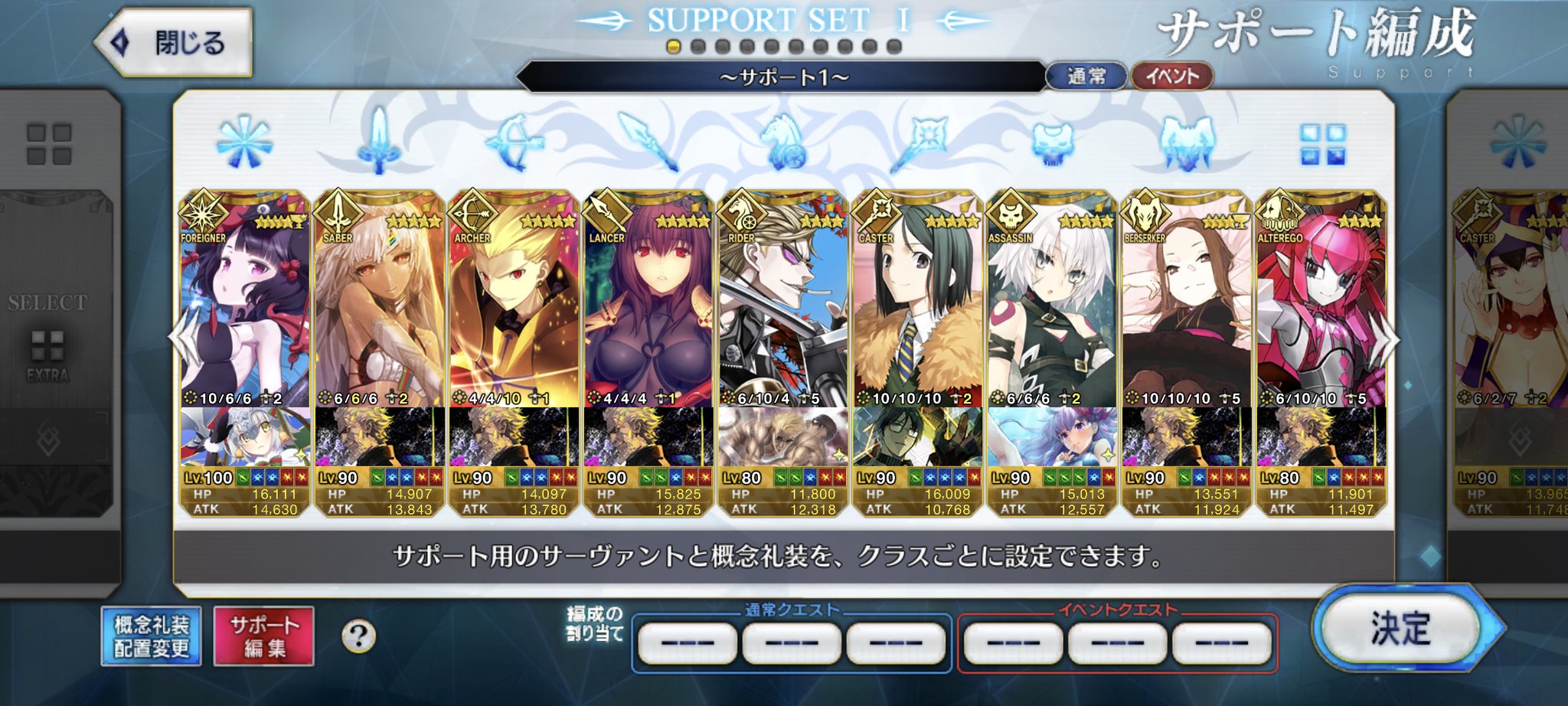
Task: Open サポート編集 button
Action: [x=264, y=636]
